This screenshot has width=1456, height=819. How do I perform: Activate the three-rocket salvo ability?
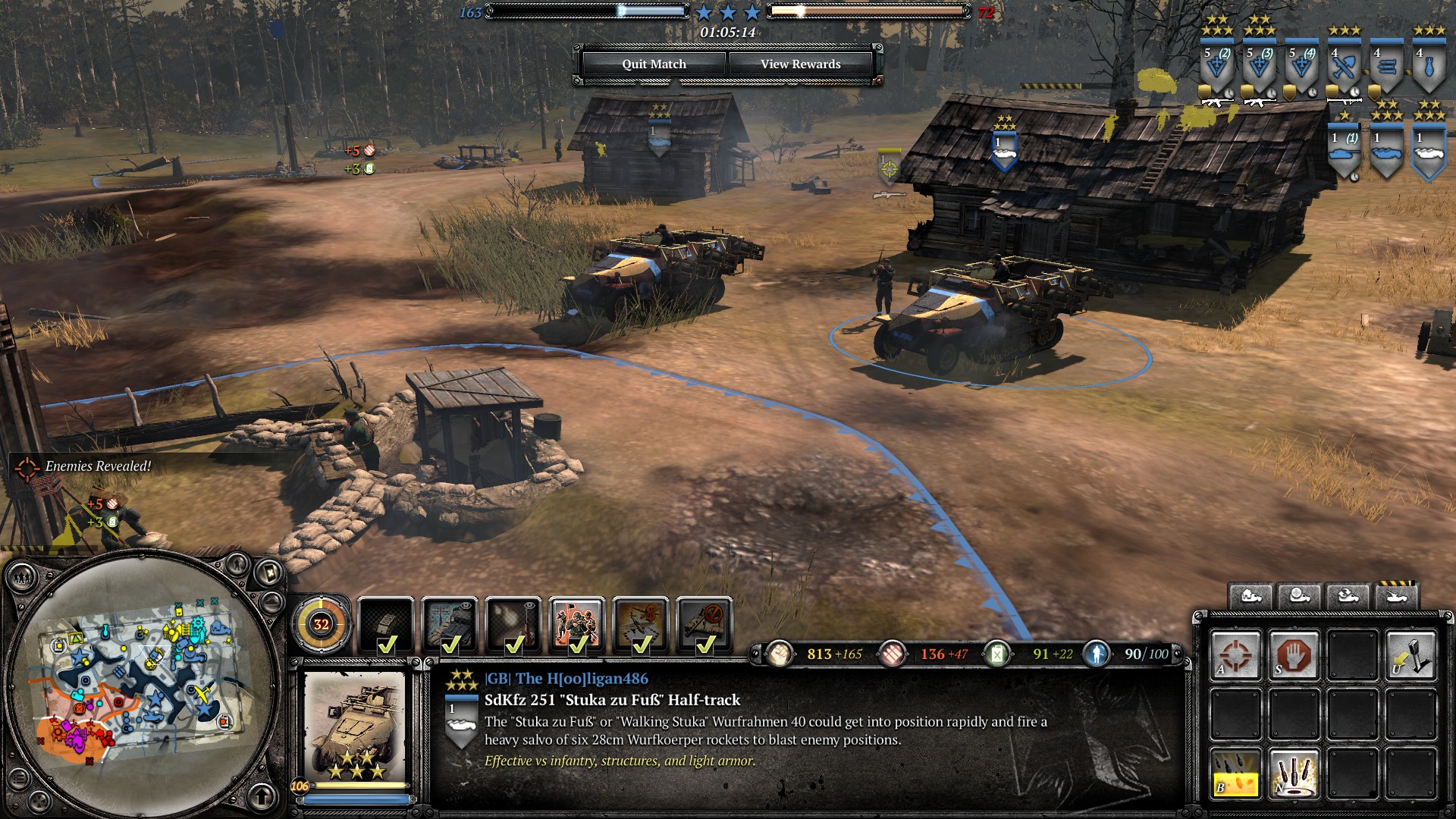pyautogui.click(x=1294, y=773)
